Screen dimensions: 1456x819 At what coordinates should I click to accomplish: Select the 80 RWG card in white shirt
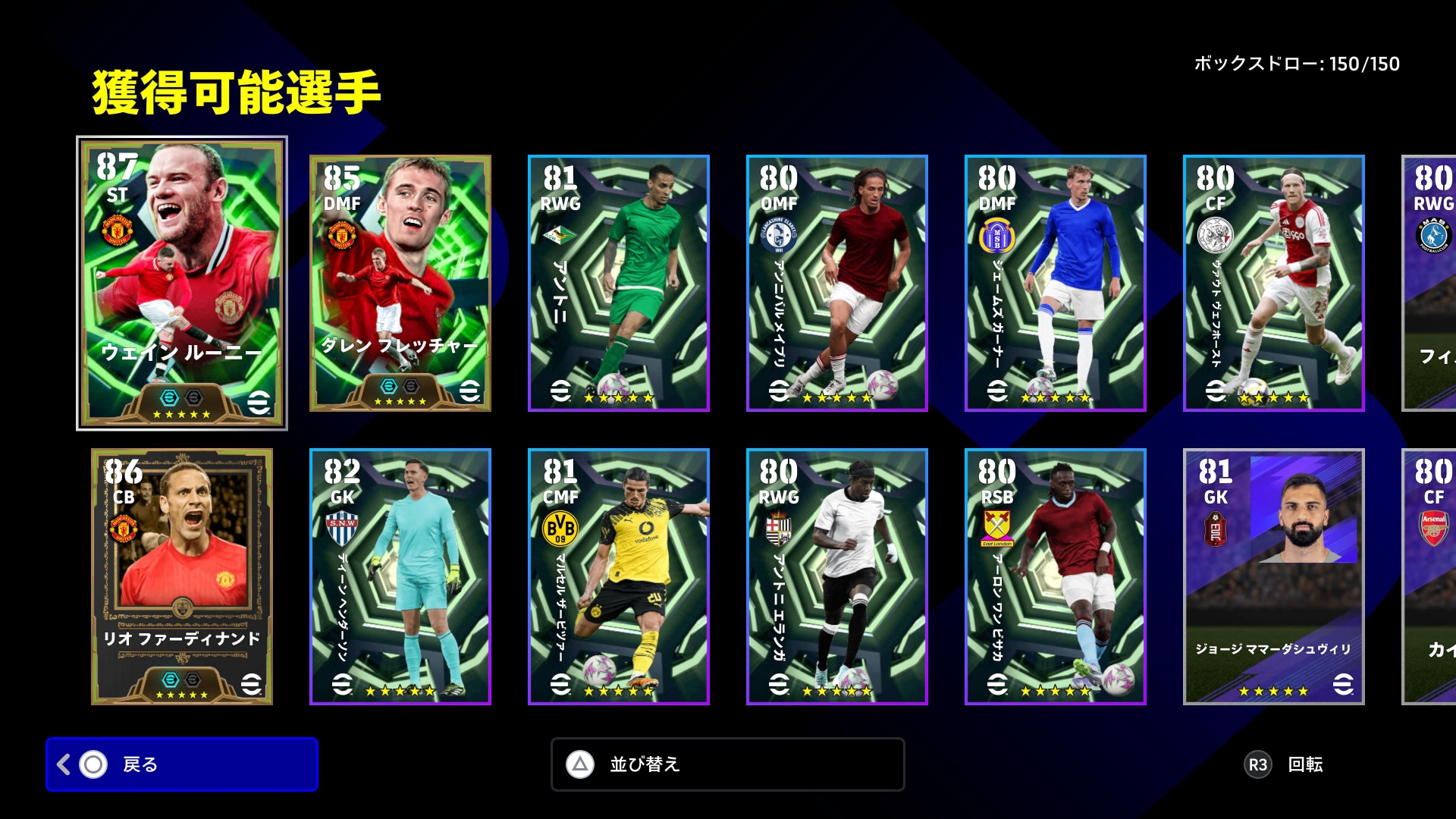coord(837,576)
